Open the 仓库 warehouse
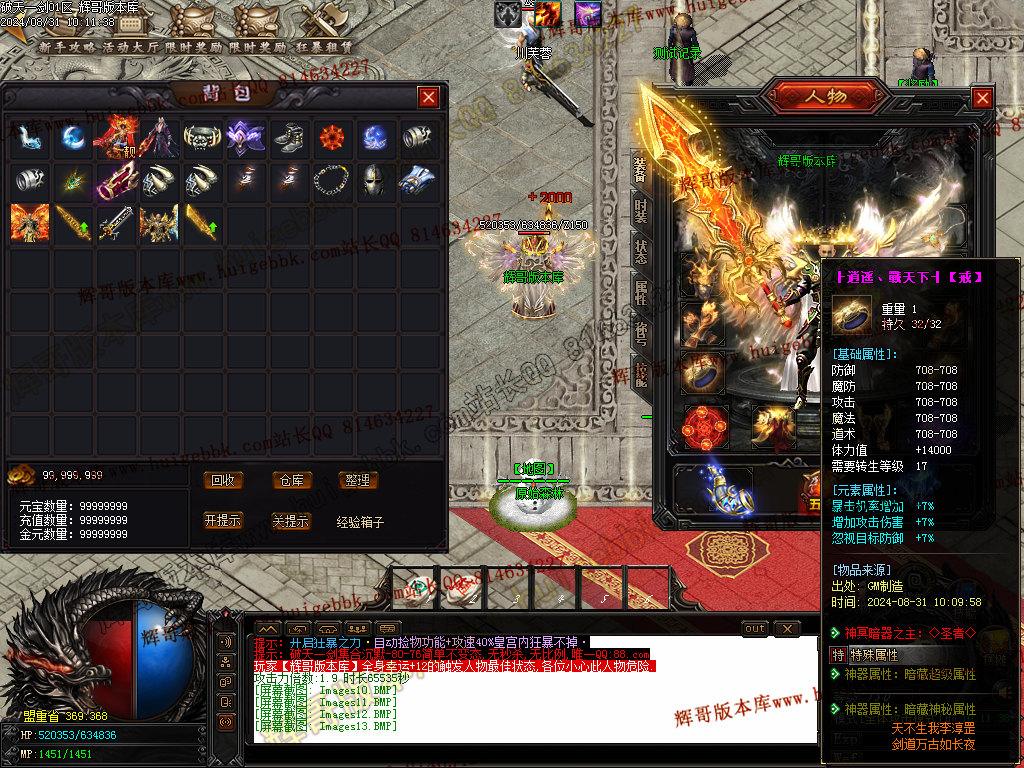Screen dimensions: 1024x768 [x=291, y=481]
